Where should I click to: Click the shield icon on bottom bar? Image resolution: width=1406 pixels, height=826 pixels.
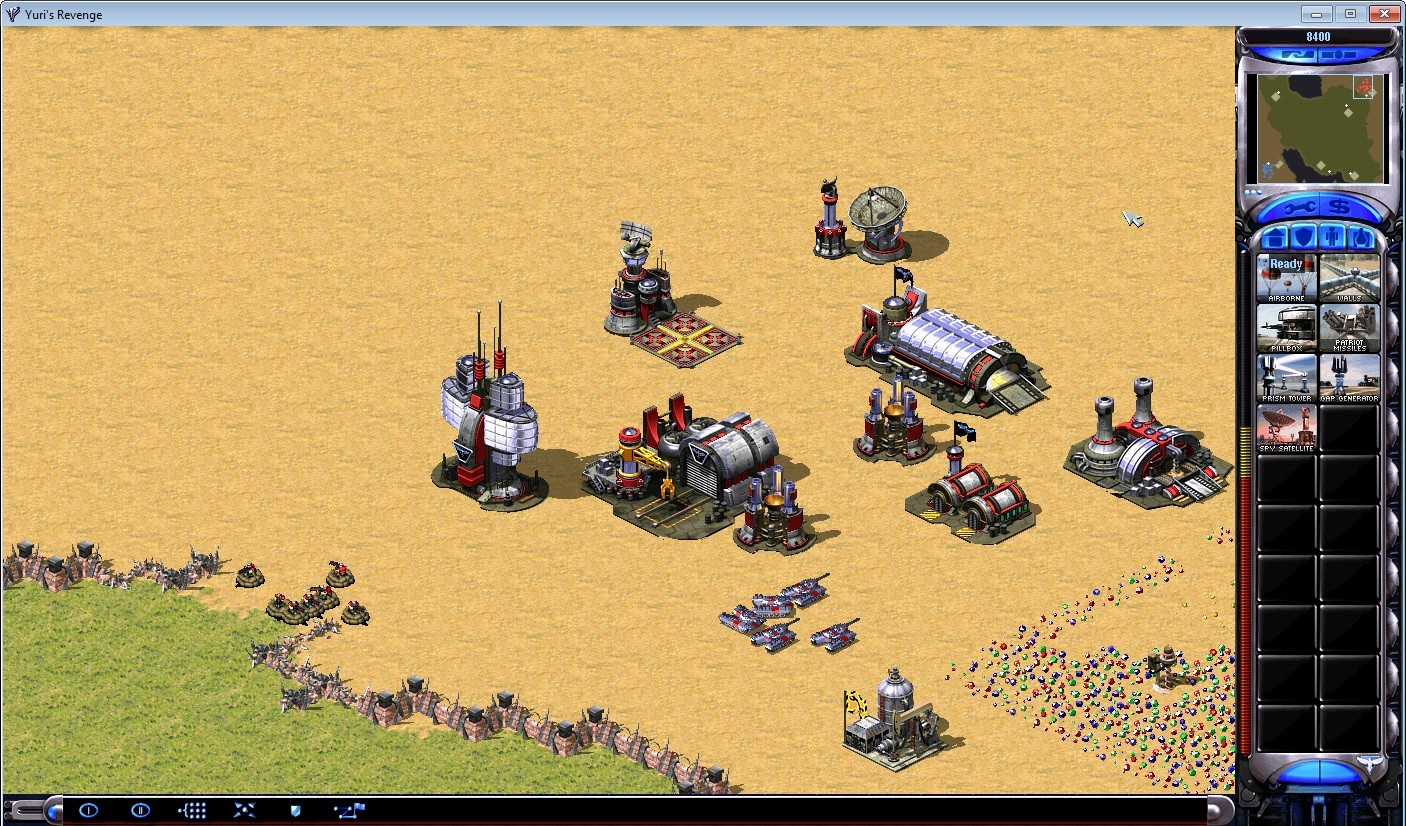click(x=296, y=810)
